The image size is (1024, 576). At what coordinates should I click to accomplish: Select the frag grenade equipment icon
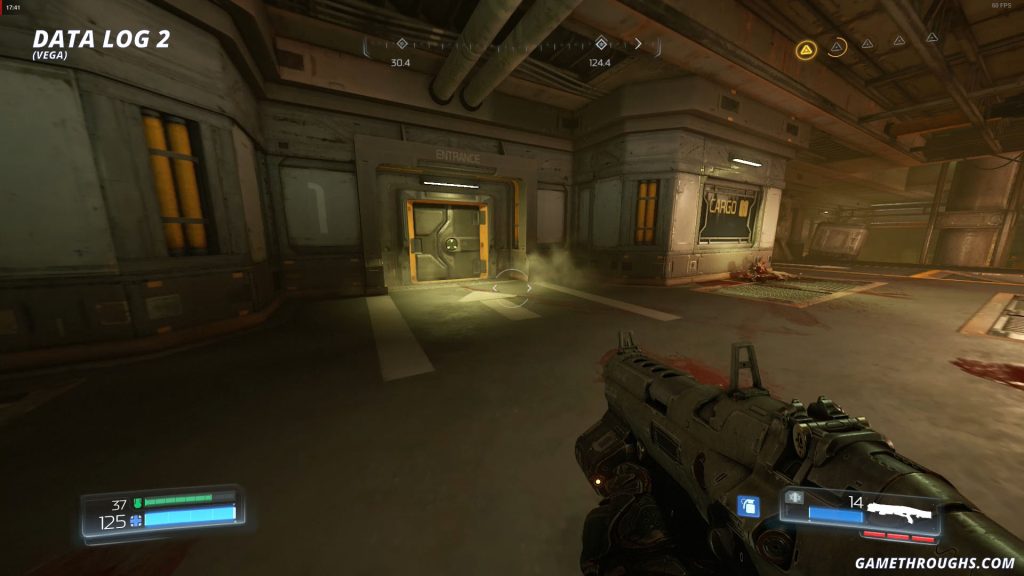[x=746, y=507]
